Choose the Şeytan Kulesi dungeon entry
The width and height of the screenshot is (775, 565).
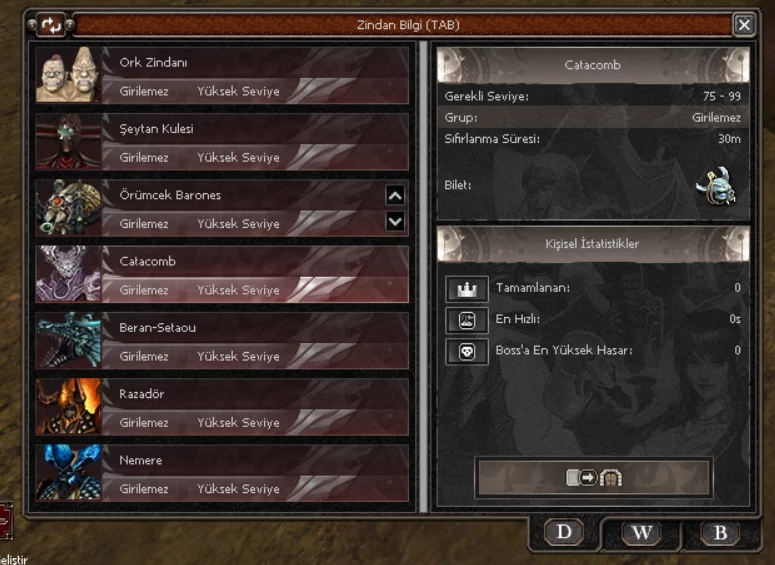(222, 141)
